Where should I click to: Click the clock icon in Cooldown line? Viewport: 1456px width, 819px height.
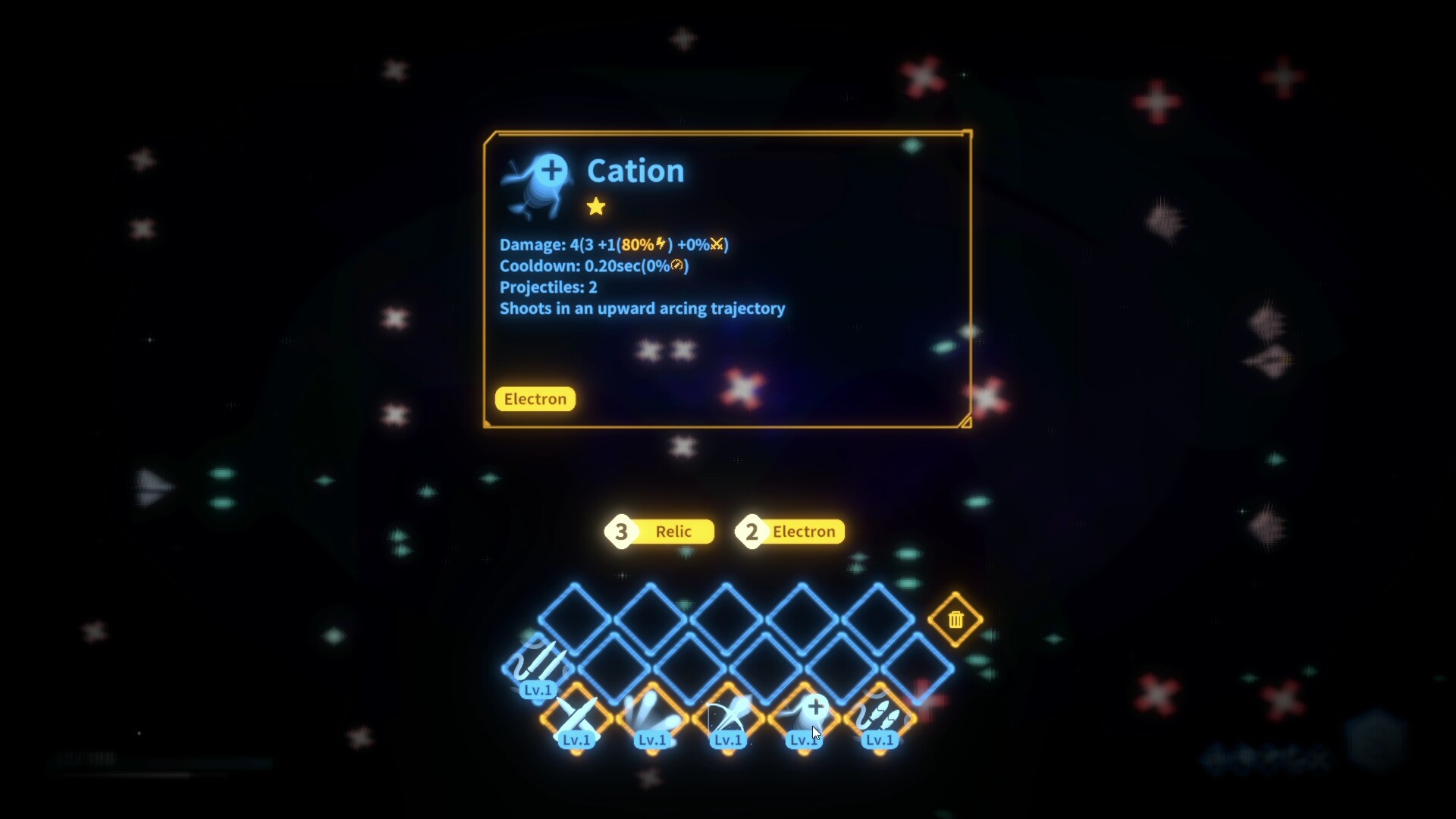678,265
